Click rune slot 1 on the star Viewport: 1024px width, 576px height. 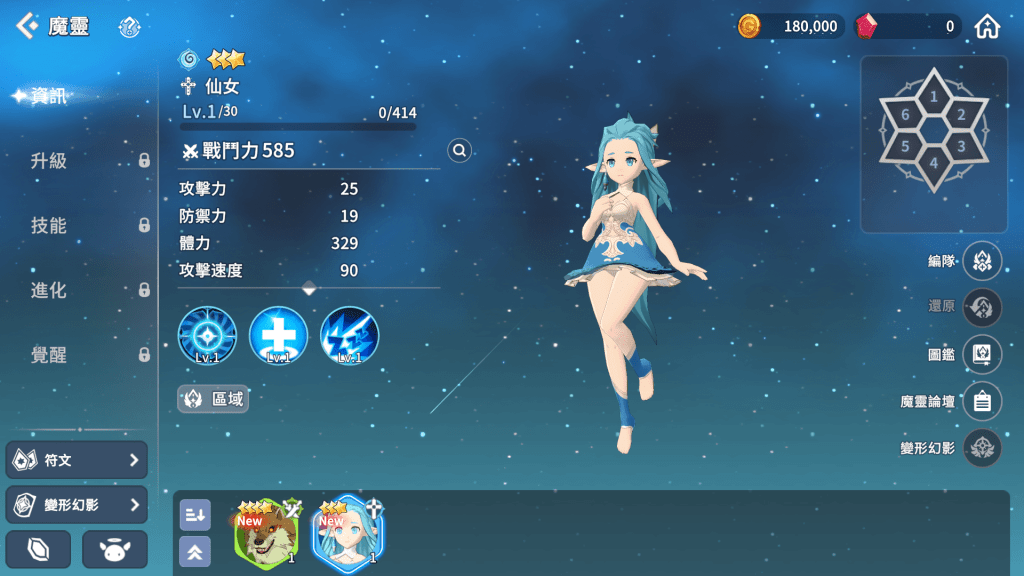tap(934, 96)
